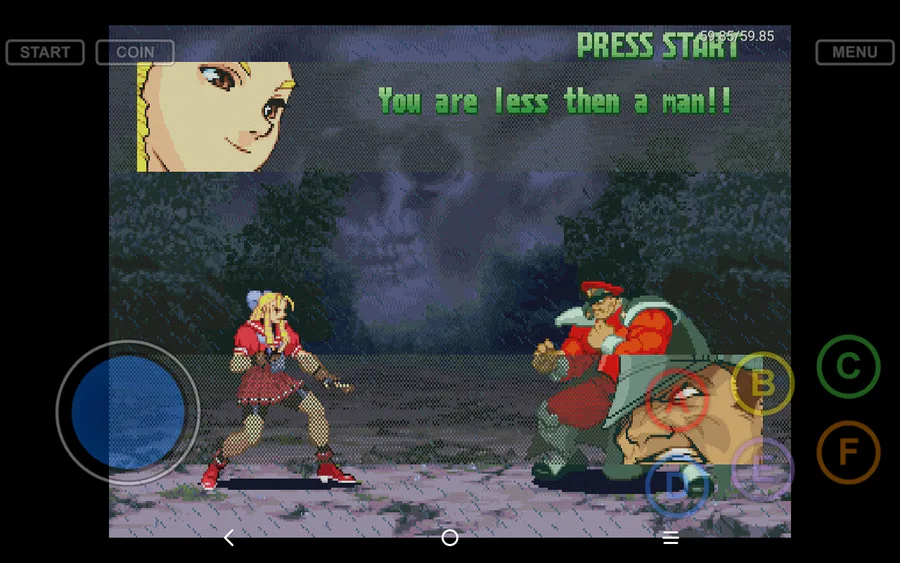Tap the orange F attack button
This screenshot has height=563, width=900.
(x=848, y=452)
